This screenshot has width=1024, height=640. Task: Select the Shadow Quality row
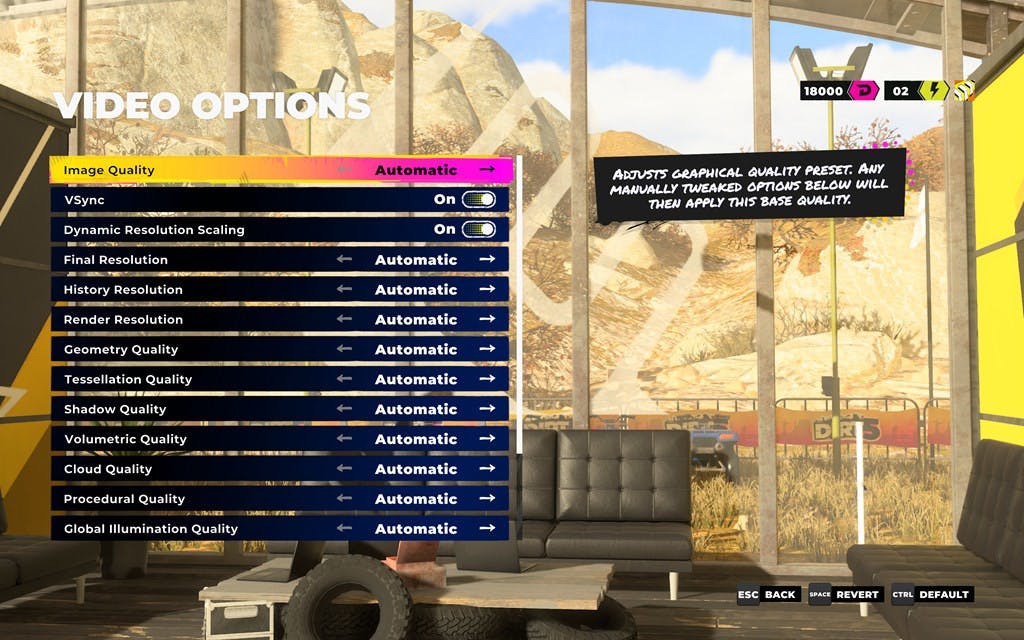tap(200, 409)
